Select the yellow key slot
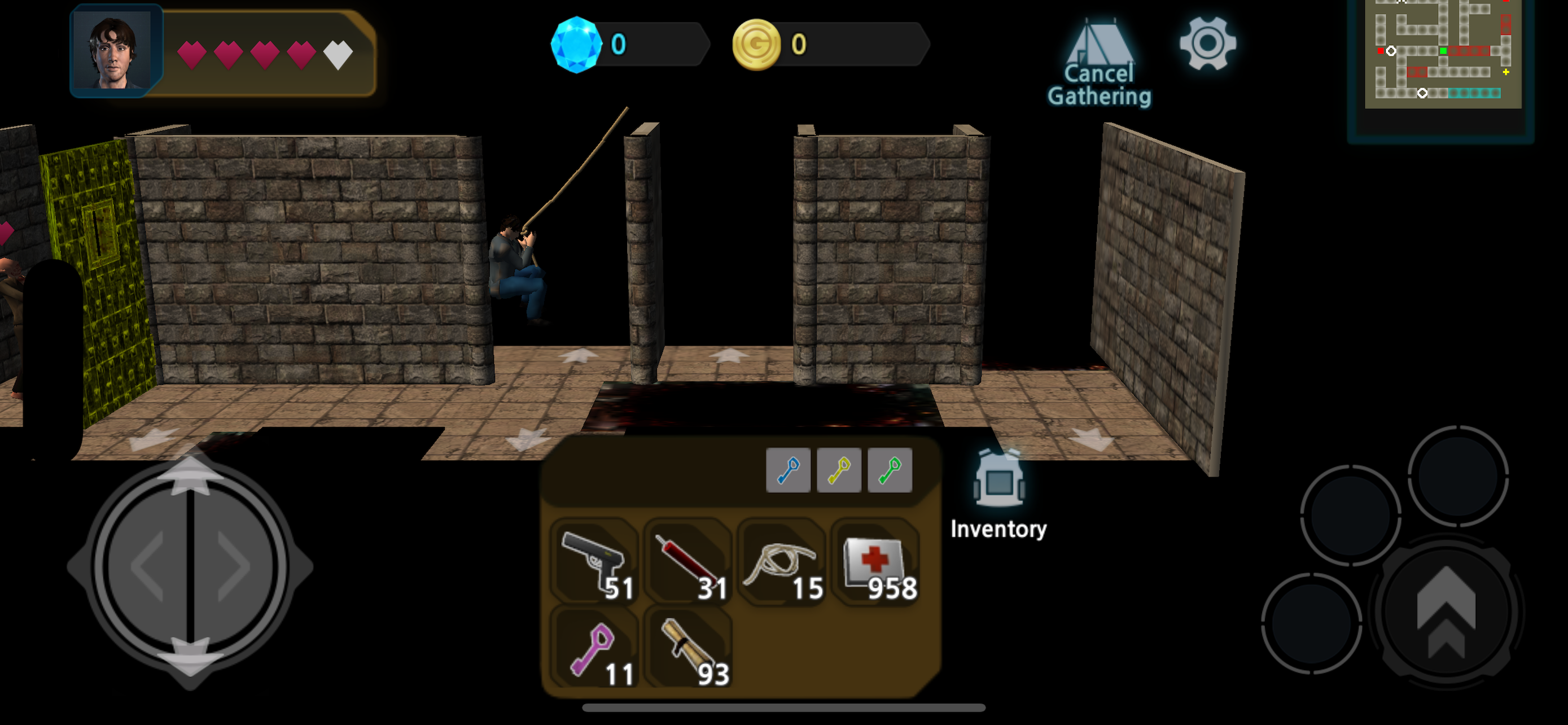 click(839, 469)
